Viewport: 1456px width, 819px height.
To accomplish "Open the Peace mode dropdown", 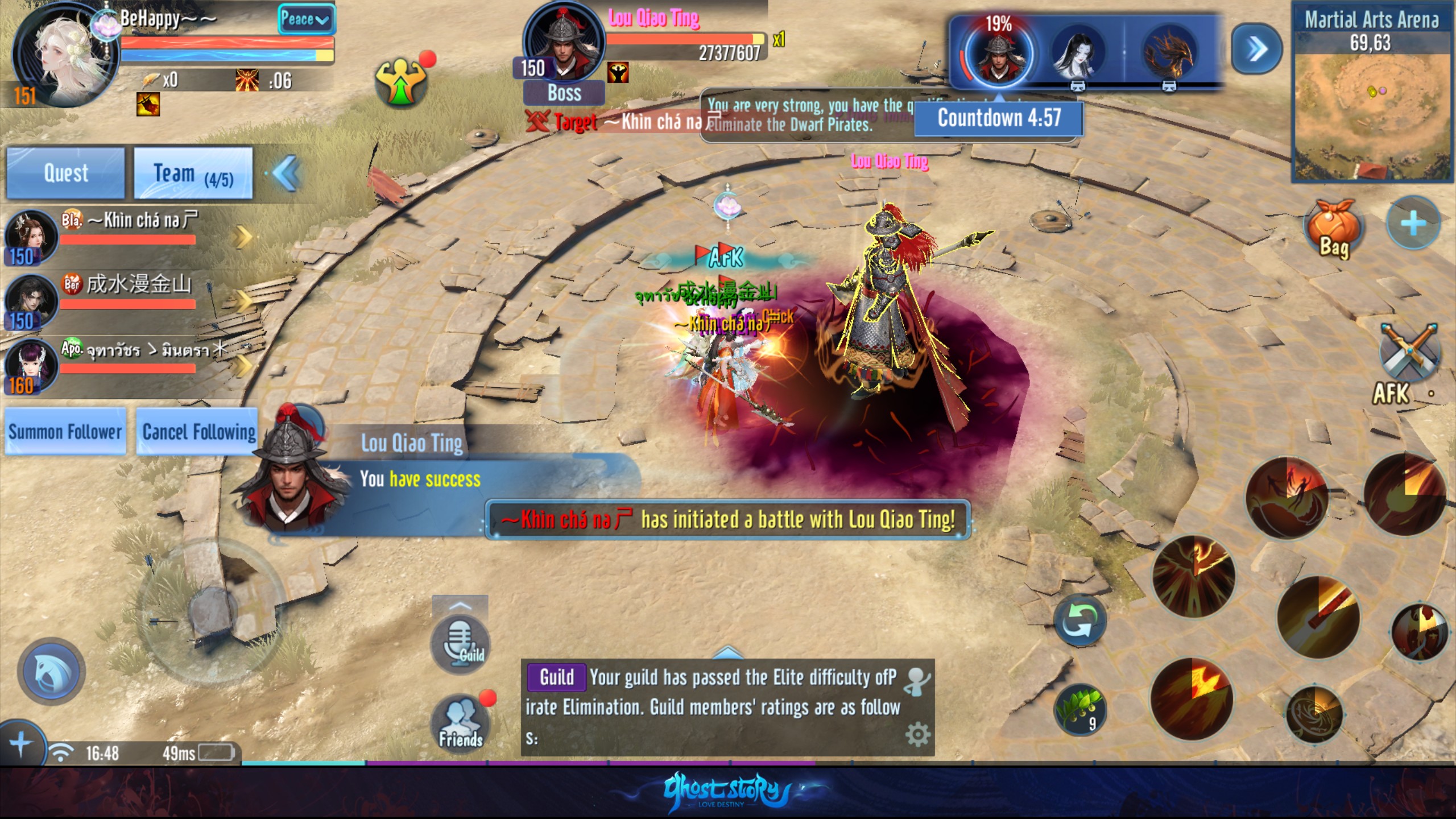I will 305,20.
